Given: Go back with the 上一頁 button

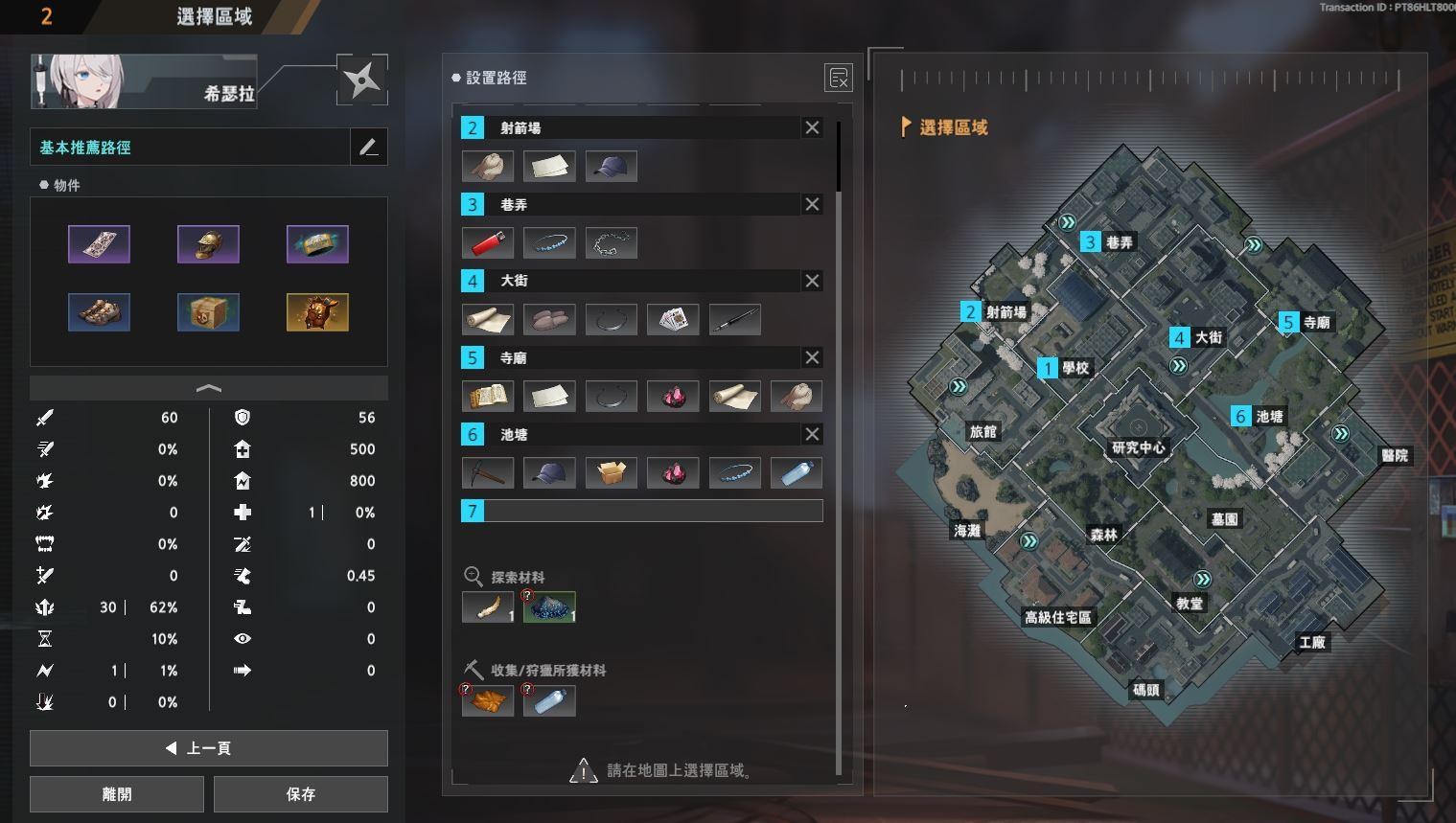Looking at the screenshot, I should click(x=208, y=748).
